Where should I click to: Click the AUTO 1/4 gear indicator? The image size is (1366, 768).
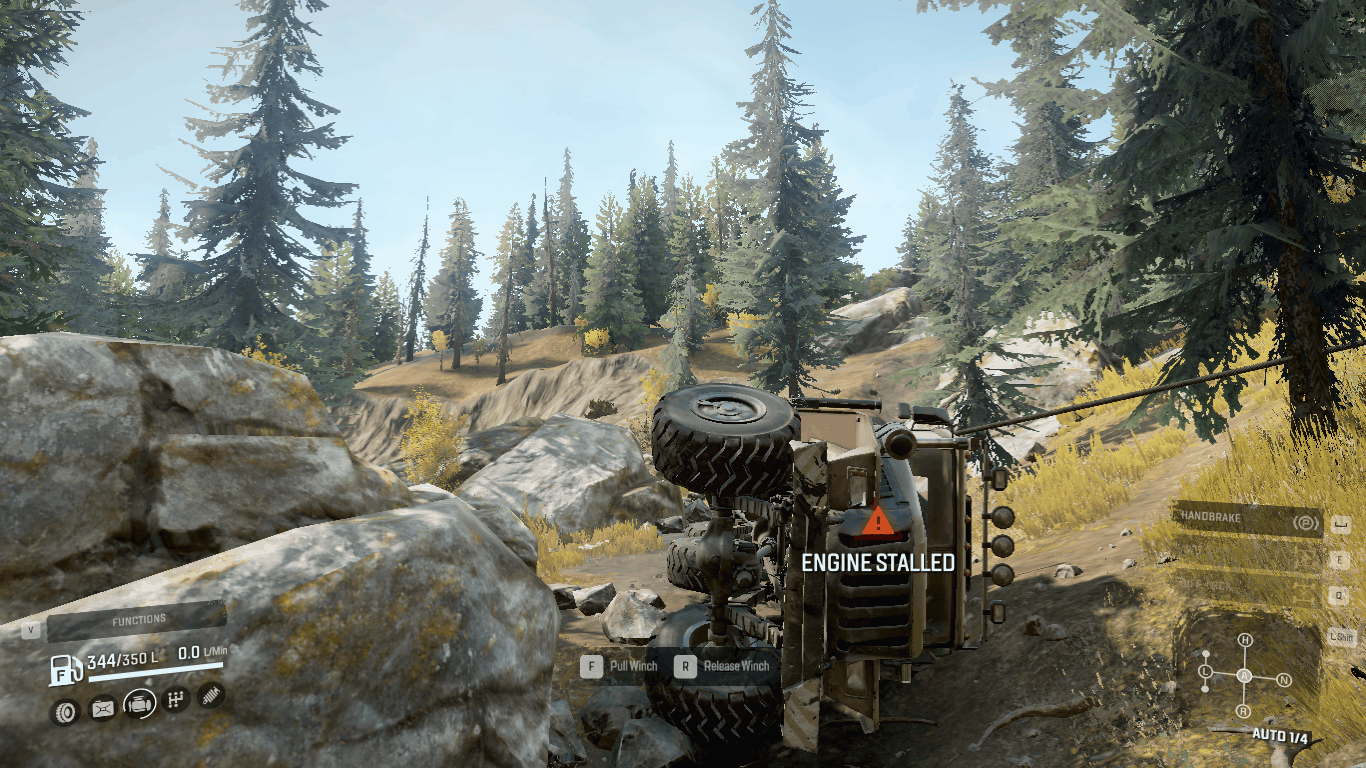tap(1280, 735)
